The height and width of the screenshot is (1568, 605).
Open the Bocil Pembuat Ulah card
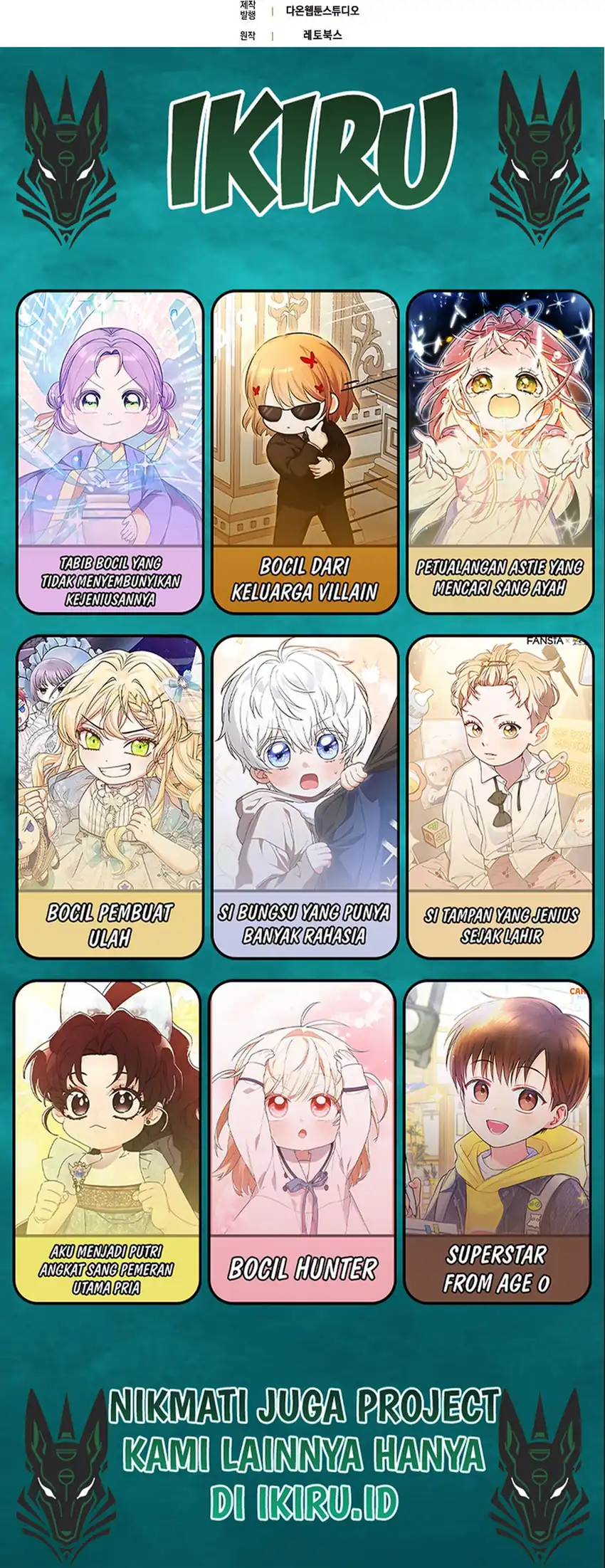(110, 796)
